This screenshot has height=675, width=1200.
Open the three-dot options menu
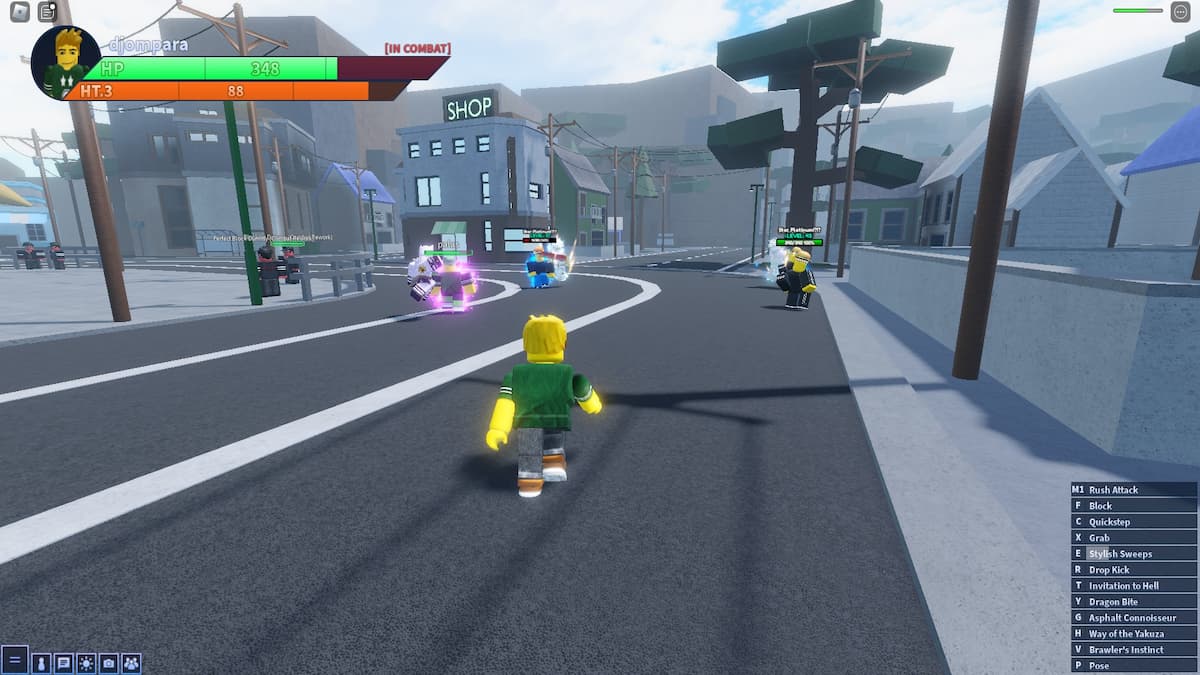[x=1180, y=11]
